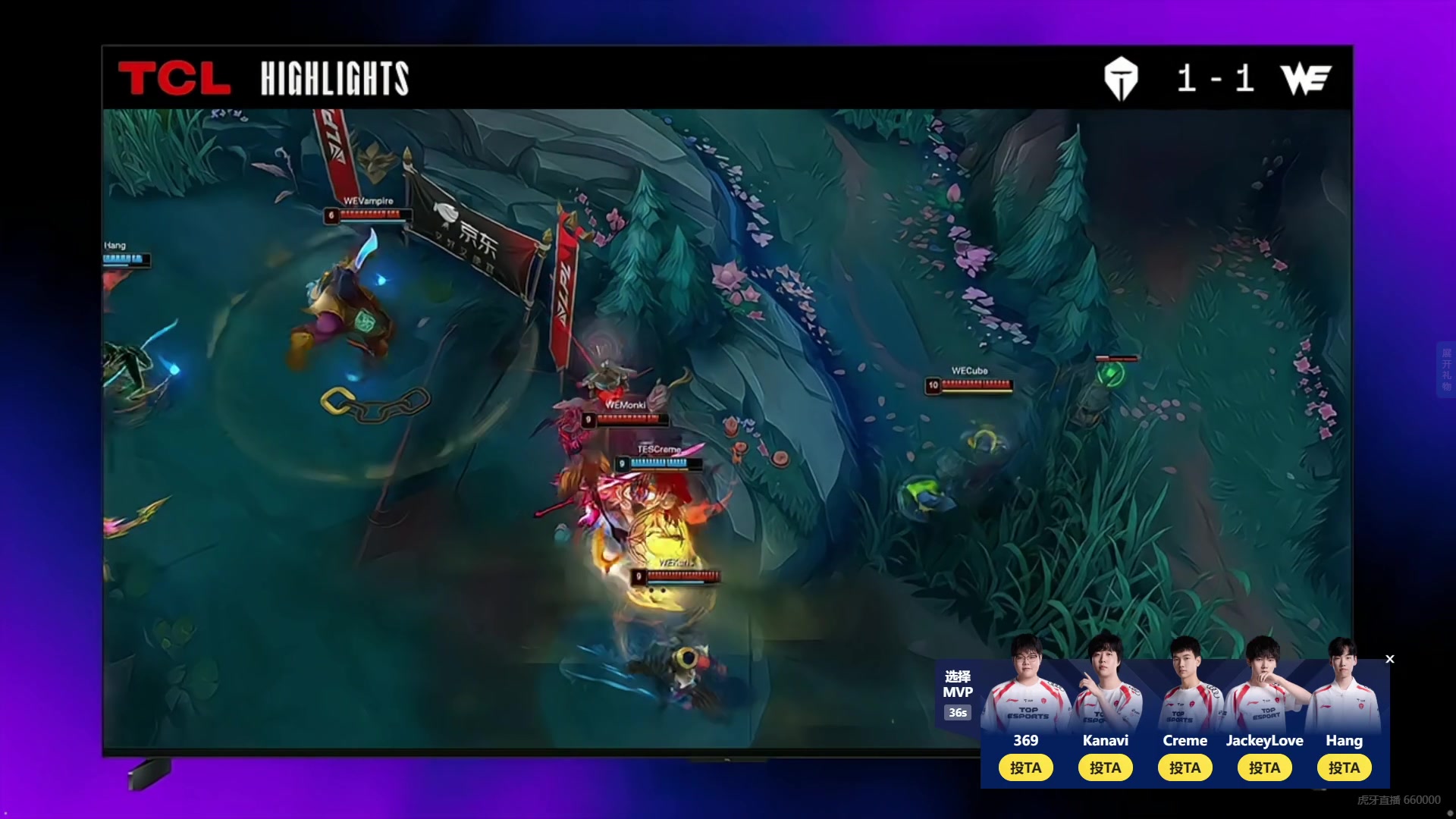Vote for 369 as MVP
Image resolution: width=1456 pixels, height=819 pixels.
[x=1025, y=767]
